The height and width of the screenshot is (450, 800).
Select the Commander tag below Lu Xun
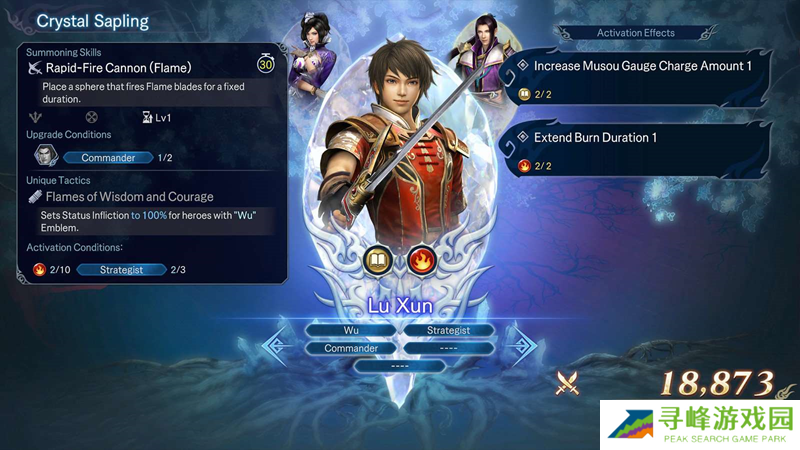click(x=351, y=348)
